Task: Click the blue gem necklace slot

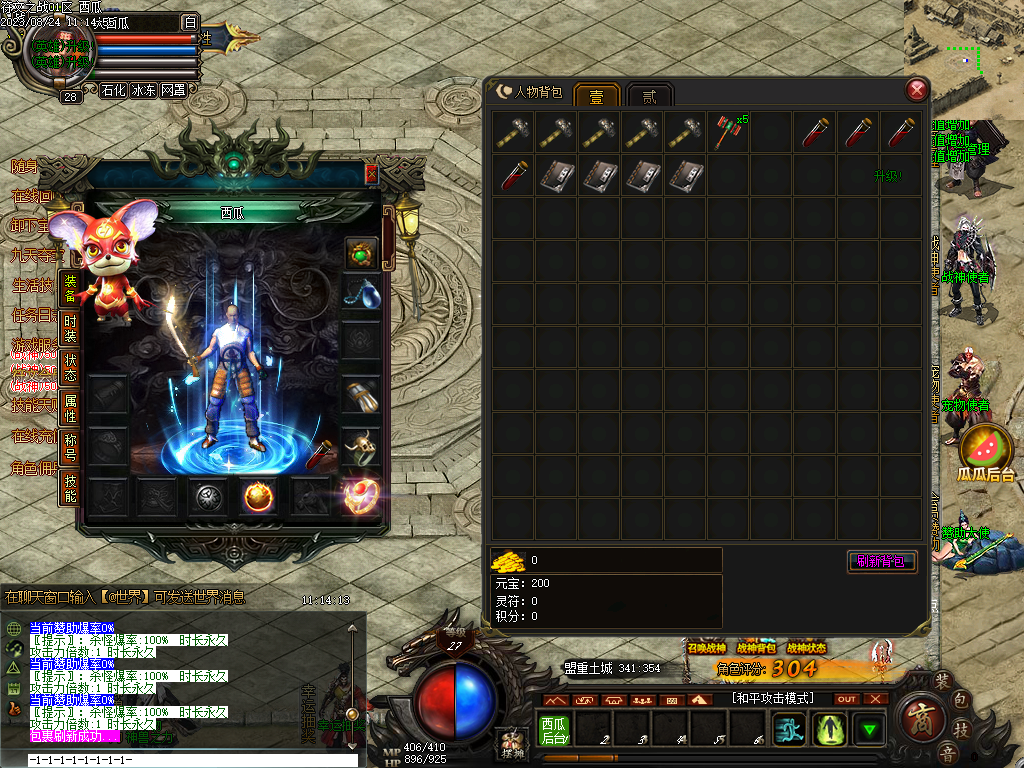Action: [x=362, y=292]
